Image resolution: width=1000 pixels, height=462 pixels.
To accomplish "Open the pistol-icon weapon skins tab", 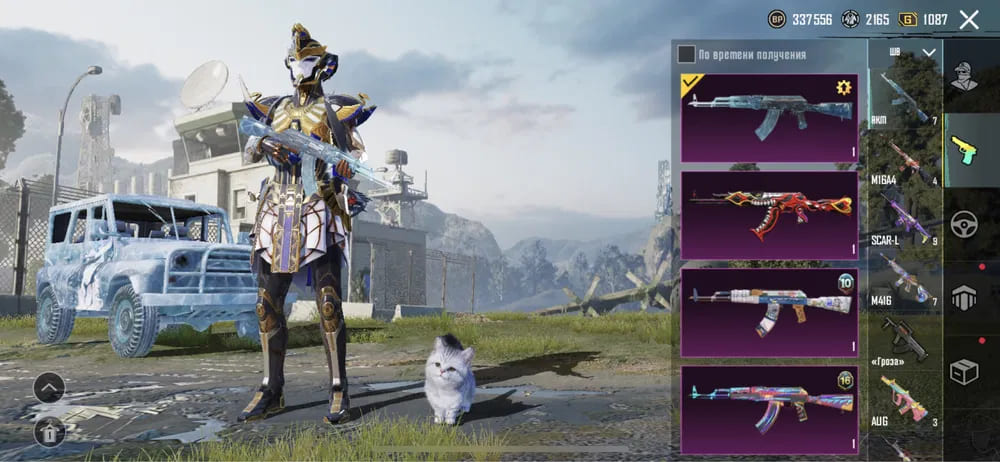I will (964, 150).
